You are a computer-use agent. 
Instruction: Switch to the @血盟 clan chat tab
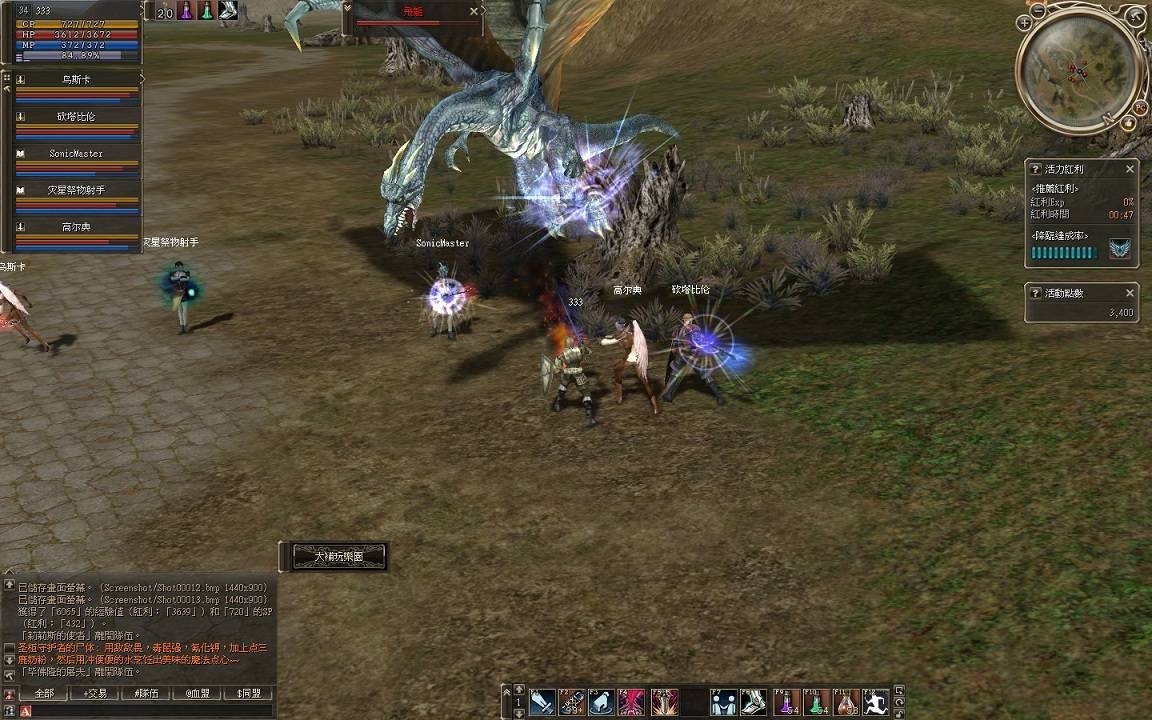197,693
